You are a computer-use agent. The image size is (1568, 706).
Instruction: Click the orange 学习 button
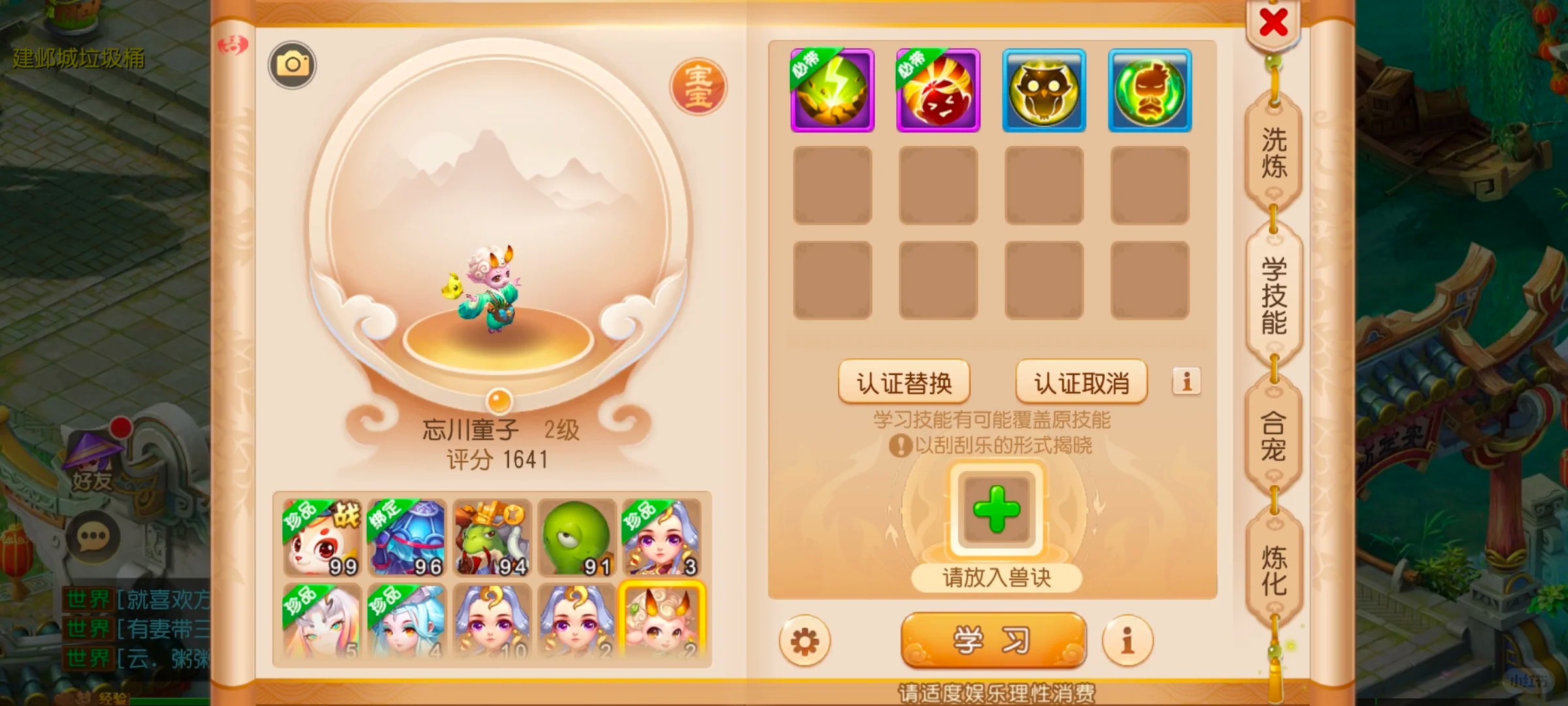(993, 639)
